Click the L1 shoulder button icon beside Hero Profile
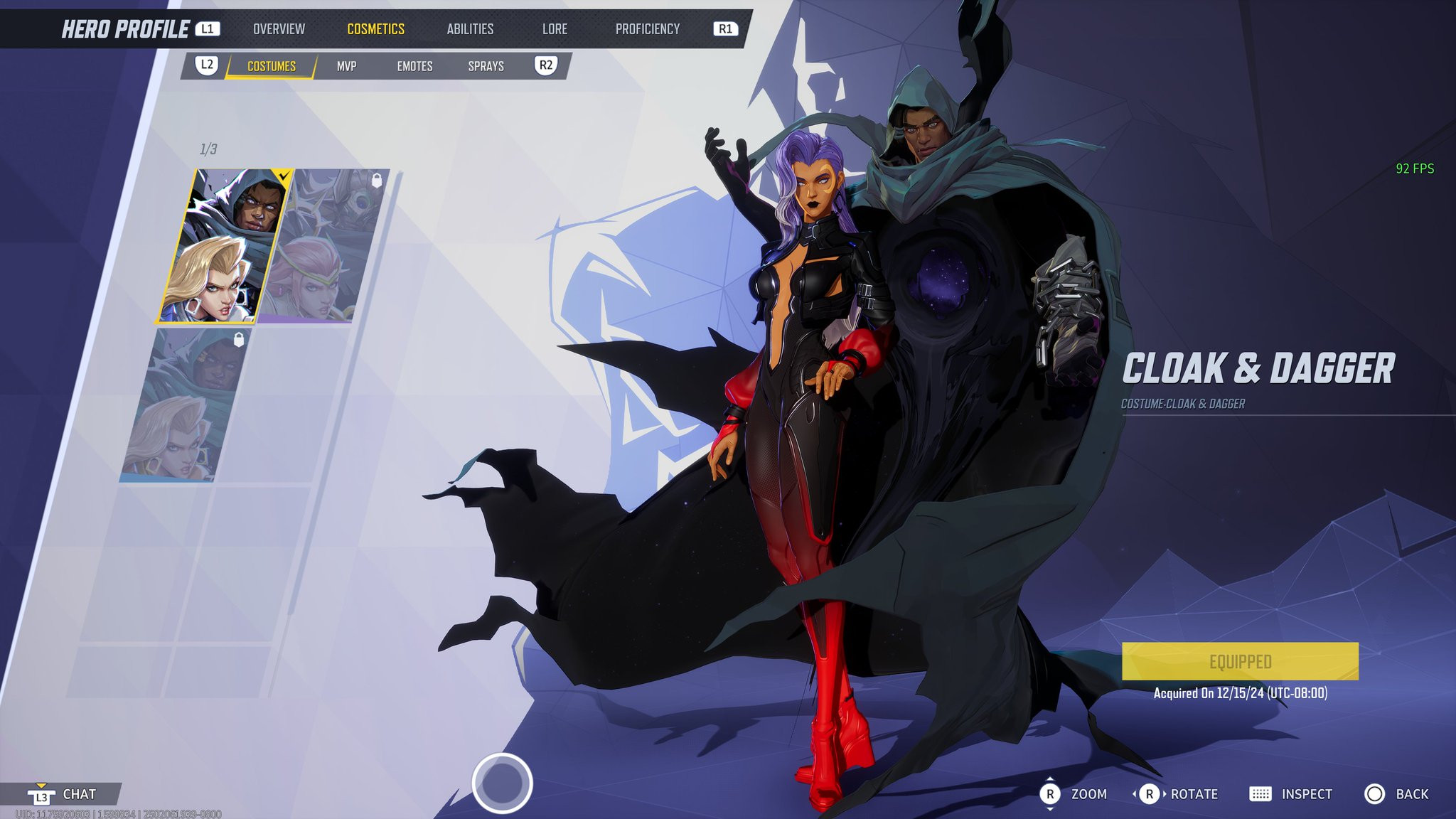 (207, 28)
